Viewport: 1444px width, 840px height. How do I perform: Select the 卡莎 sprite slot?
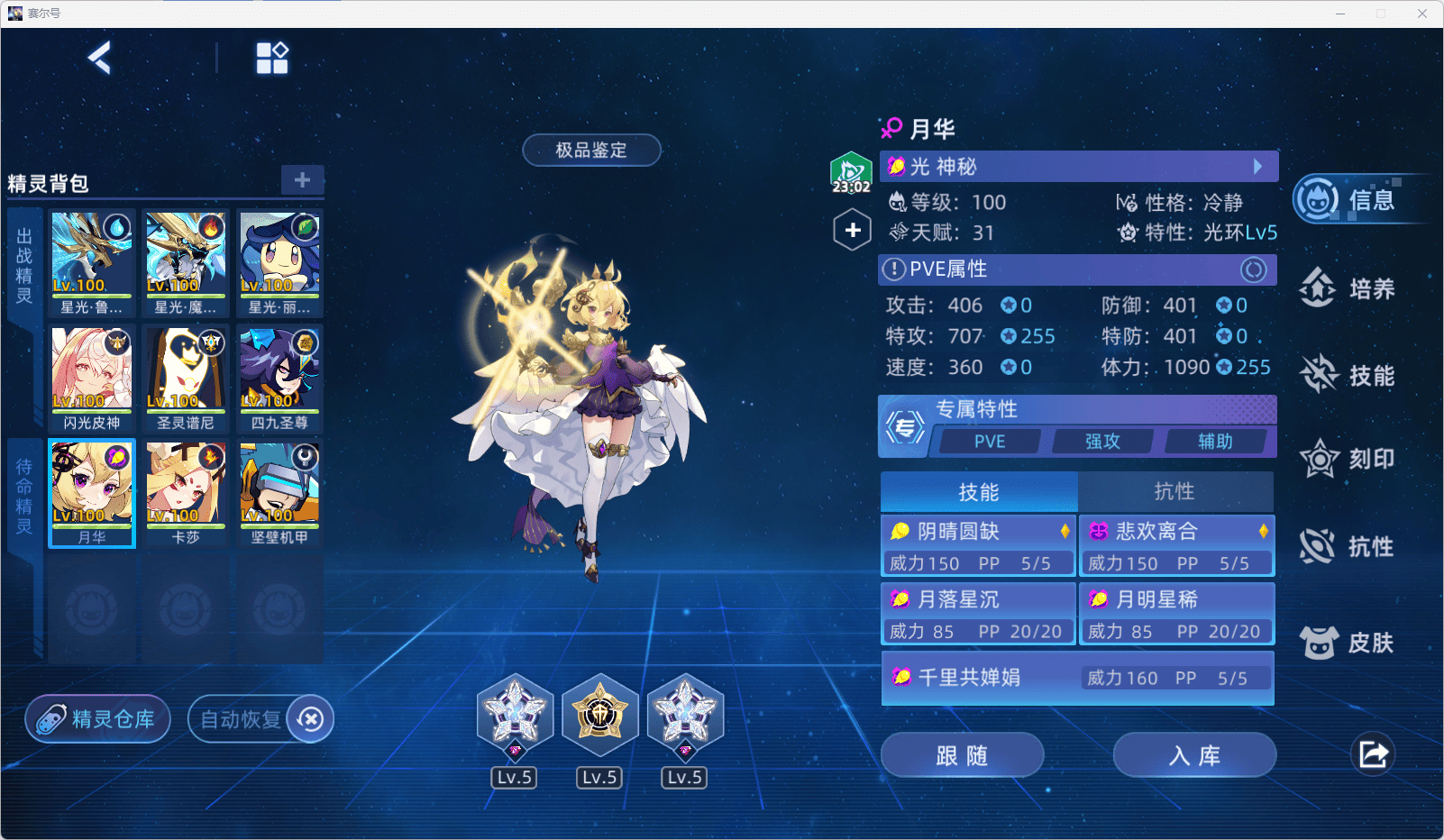(186, 492)
